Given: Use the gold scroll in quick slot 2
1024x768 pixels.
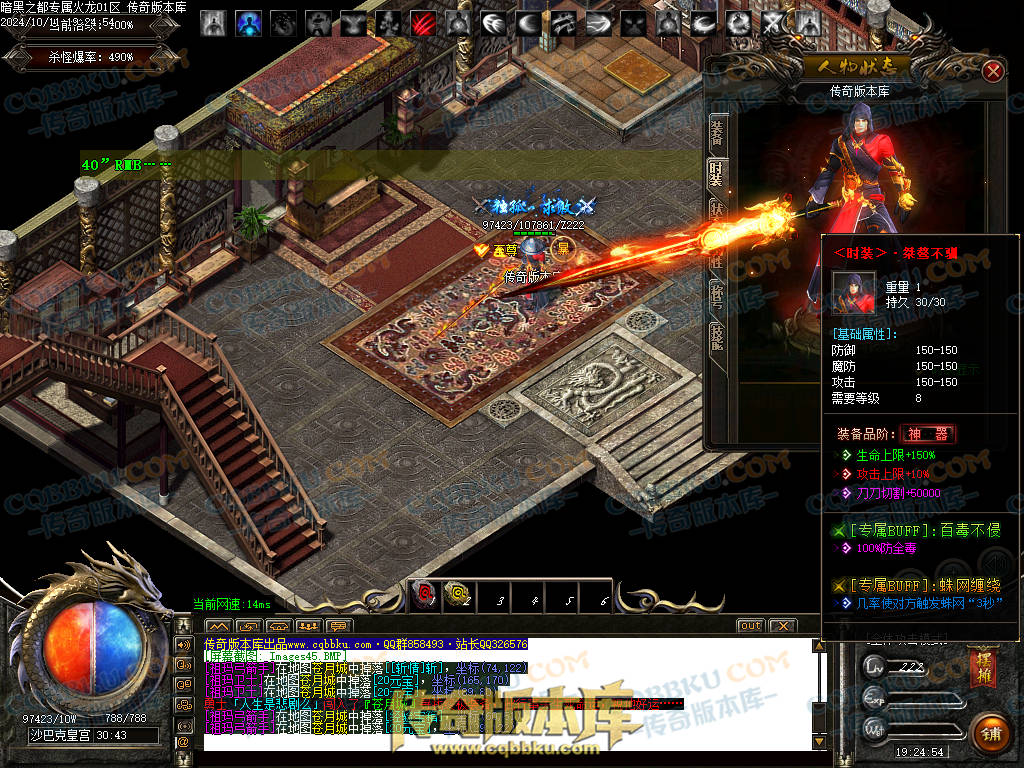Looking at the screenshot, I should pos(457,596).
